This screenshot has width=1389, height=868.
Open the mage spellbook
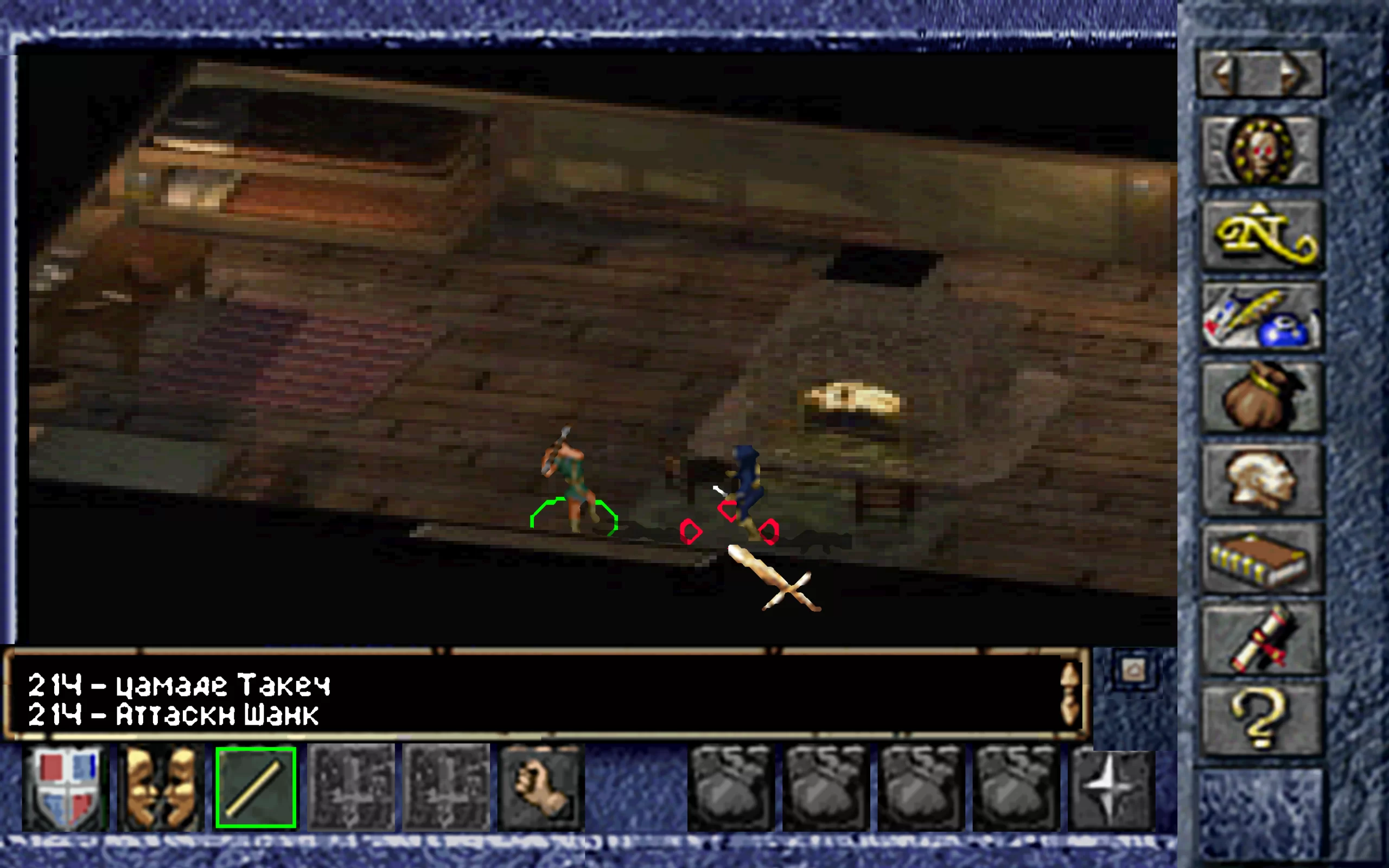pyautogui.click(x=1261, y=560)
